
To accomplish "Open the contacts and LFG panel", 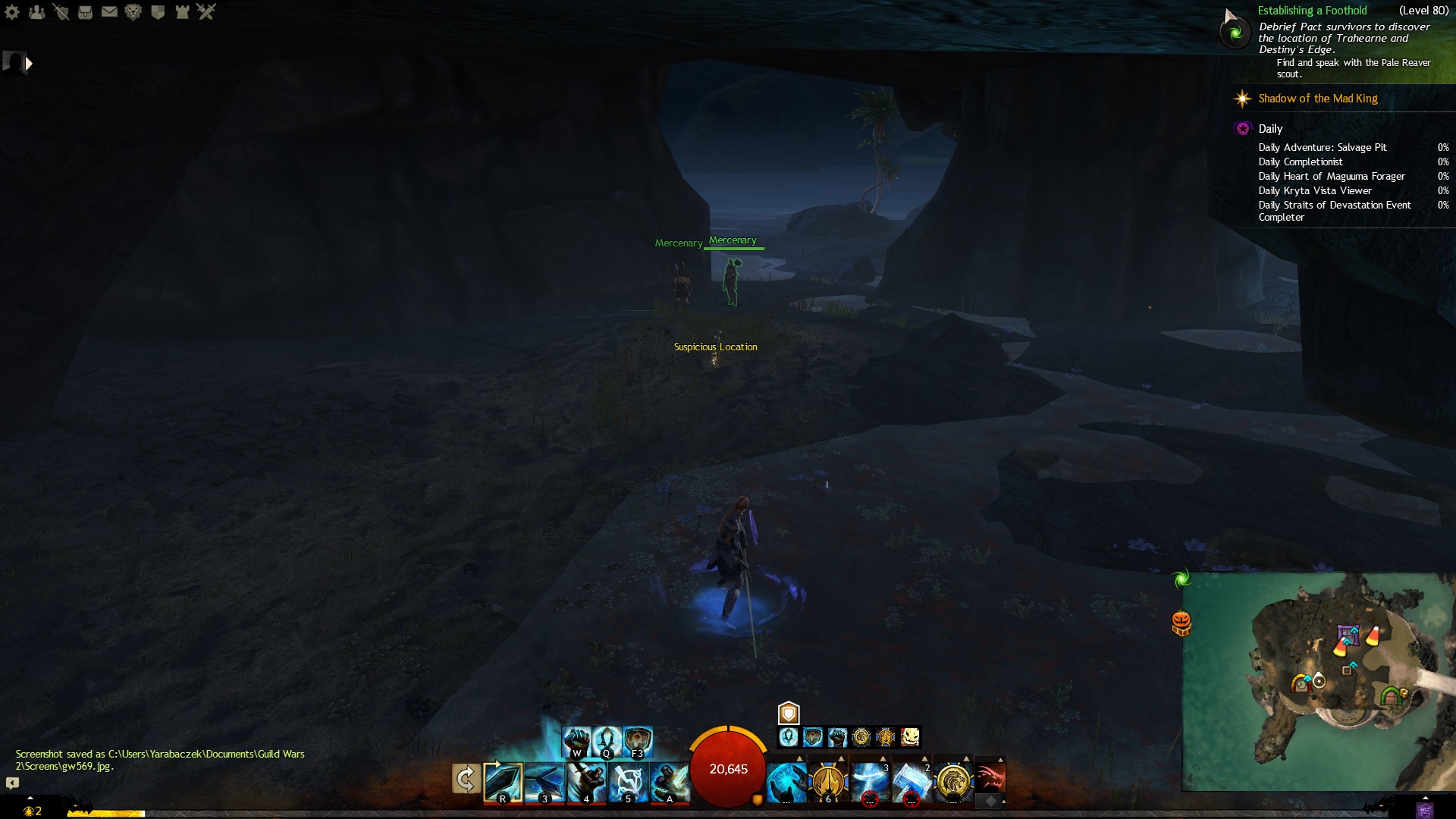I will 36,12.
